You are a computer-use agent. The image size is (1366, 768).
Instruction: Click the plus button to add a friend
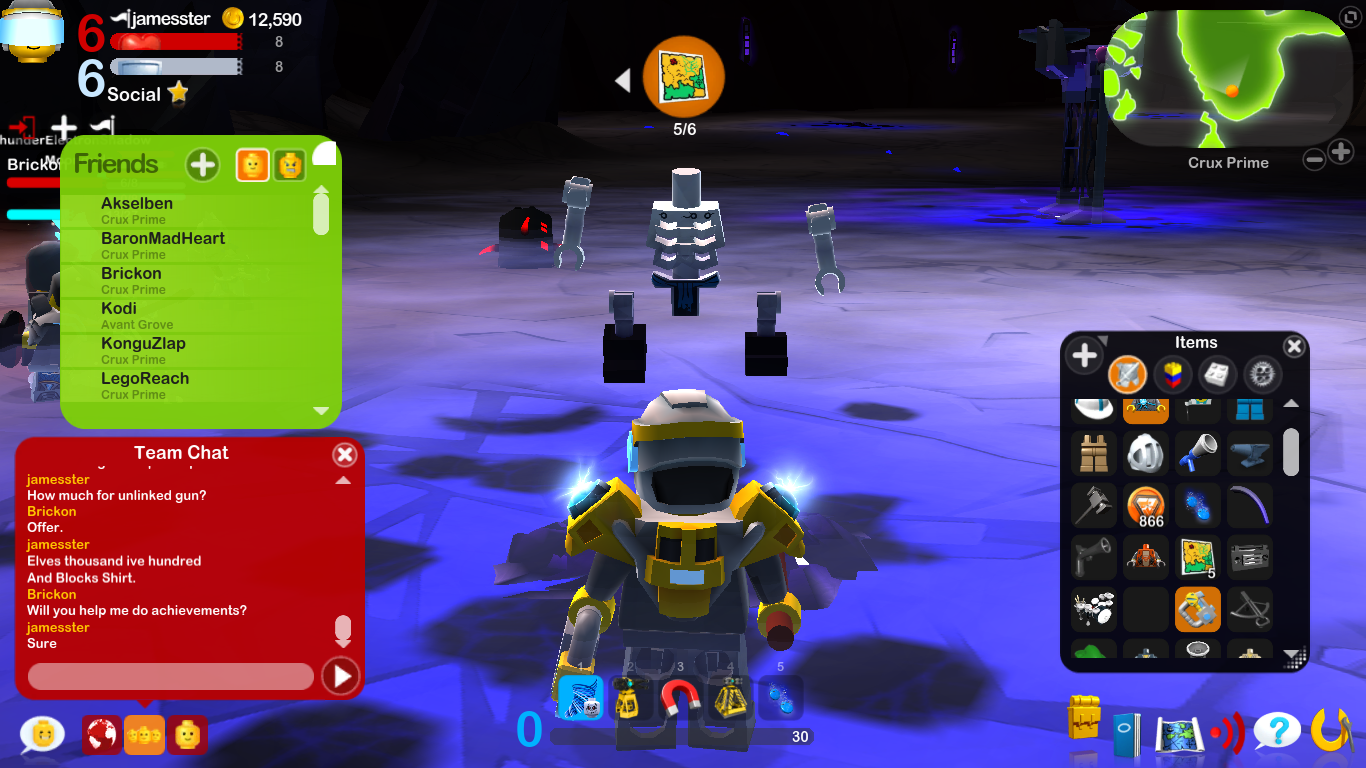(202, 165)
